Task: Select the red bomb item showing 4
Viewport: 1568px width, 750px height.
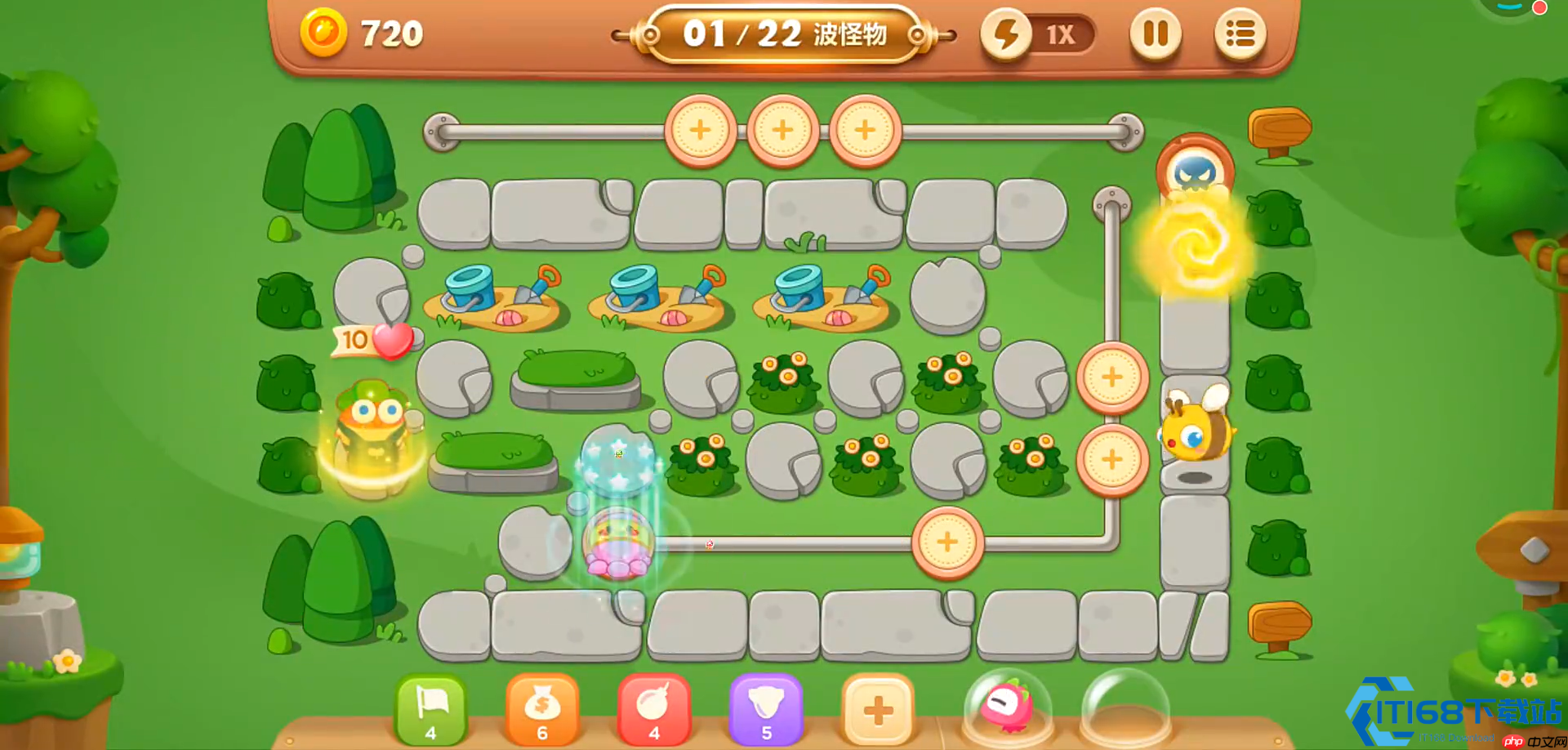Action: click(654, 711)
